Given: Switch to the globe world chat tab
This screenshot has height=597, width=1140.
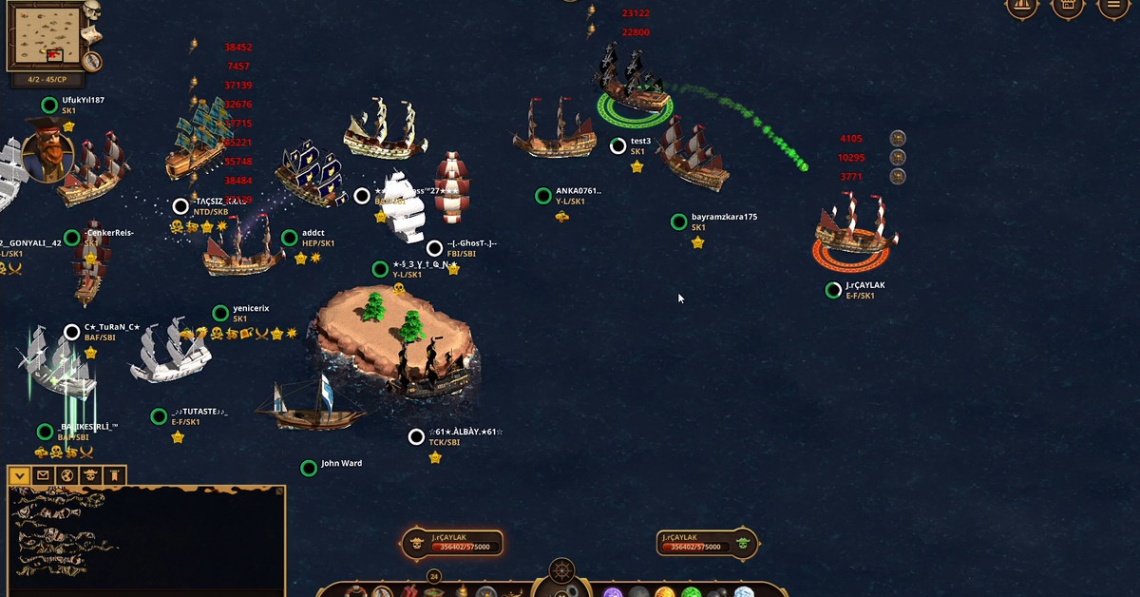Looking at the screenshot, I should 67,476.
